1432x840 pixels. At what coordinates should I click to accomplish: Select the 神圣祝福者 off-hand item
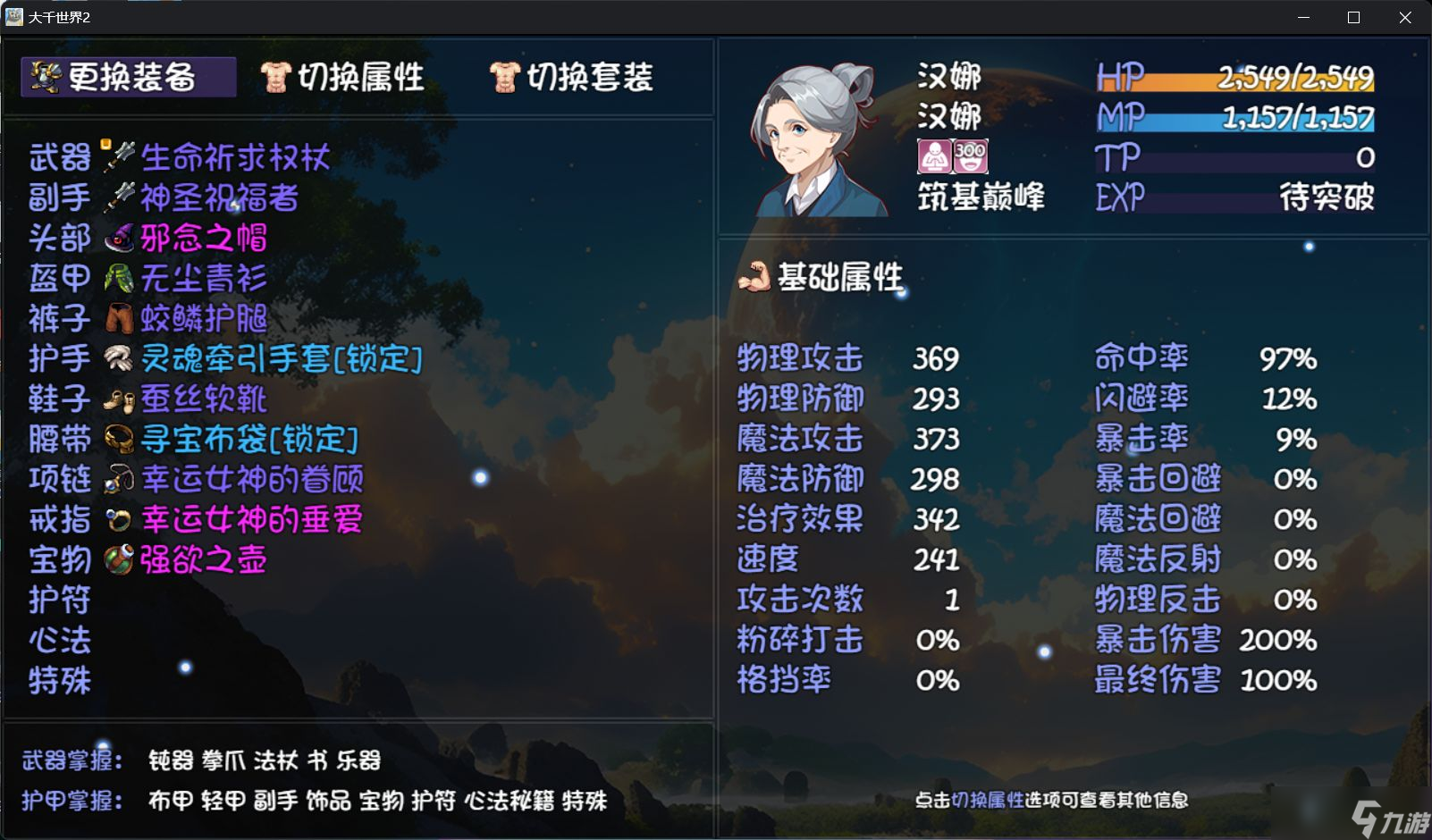pyautogui.click(x=215, y=198)
